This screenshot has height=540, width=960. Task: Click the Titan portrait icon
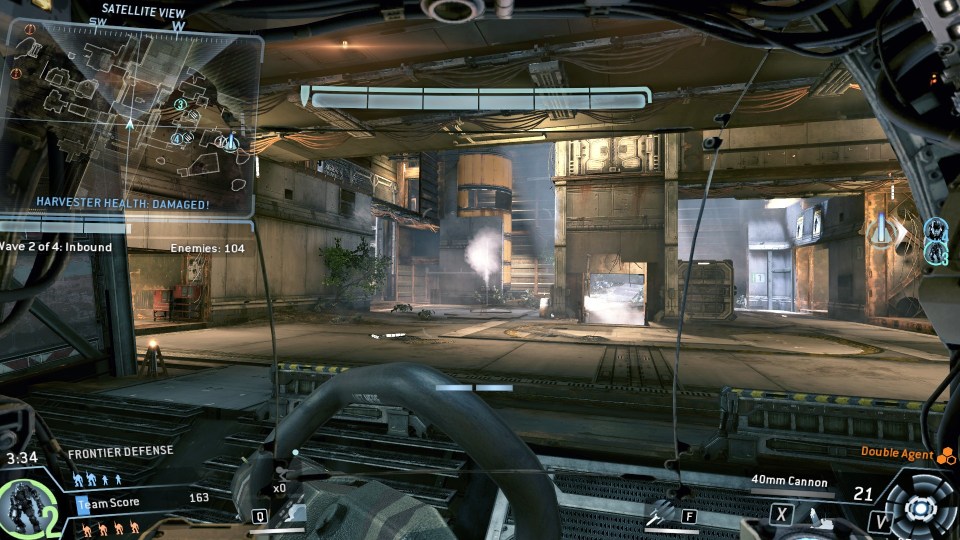coord(23,507)
